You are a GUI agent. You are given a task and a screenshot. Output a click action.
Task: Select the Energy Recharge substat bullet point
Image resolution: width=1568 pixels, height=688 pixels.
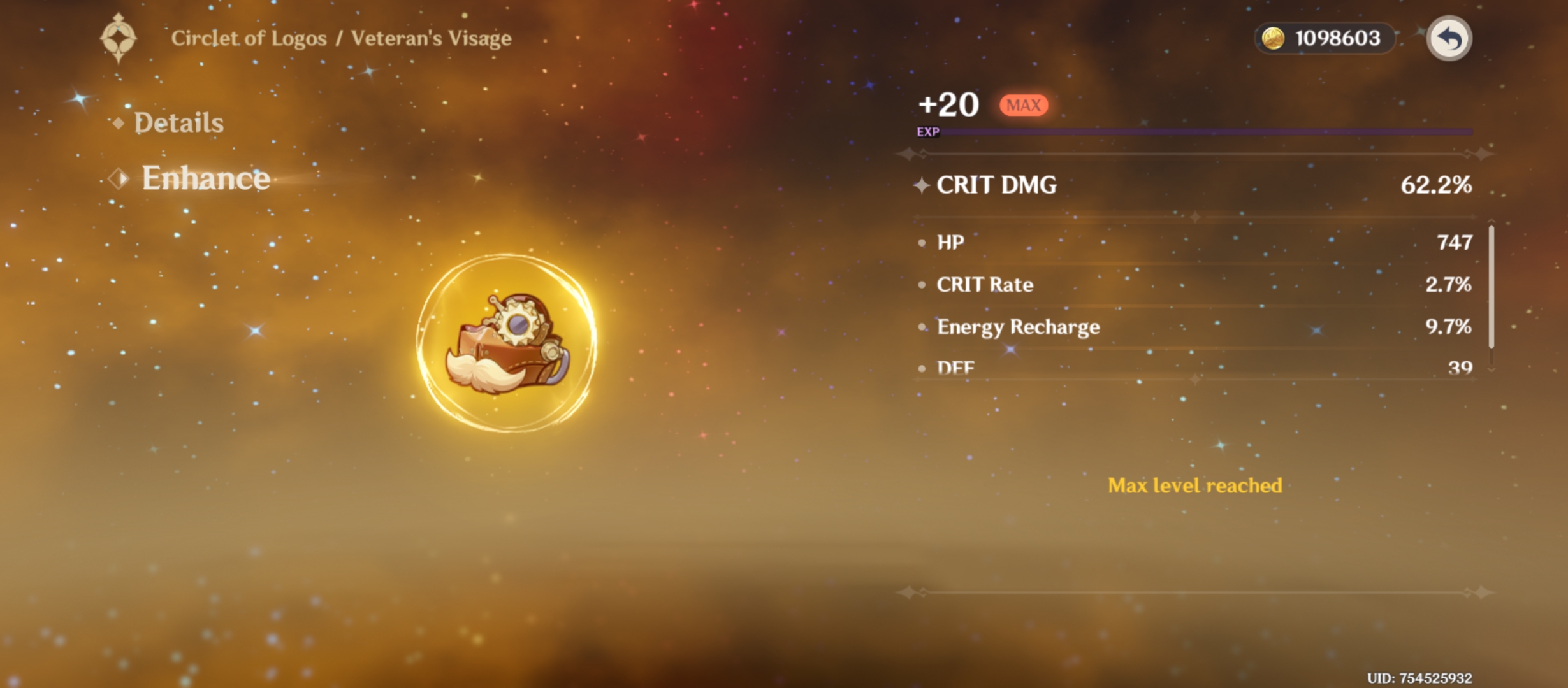tap(922, 327)
